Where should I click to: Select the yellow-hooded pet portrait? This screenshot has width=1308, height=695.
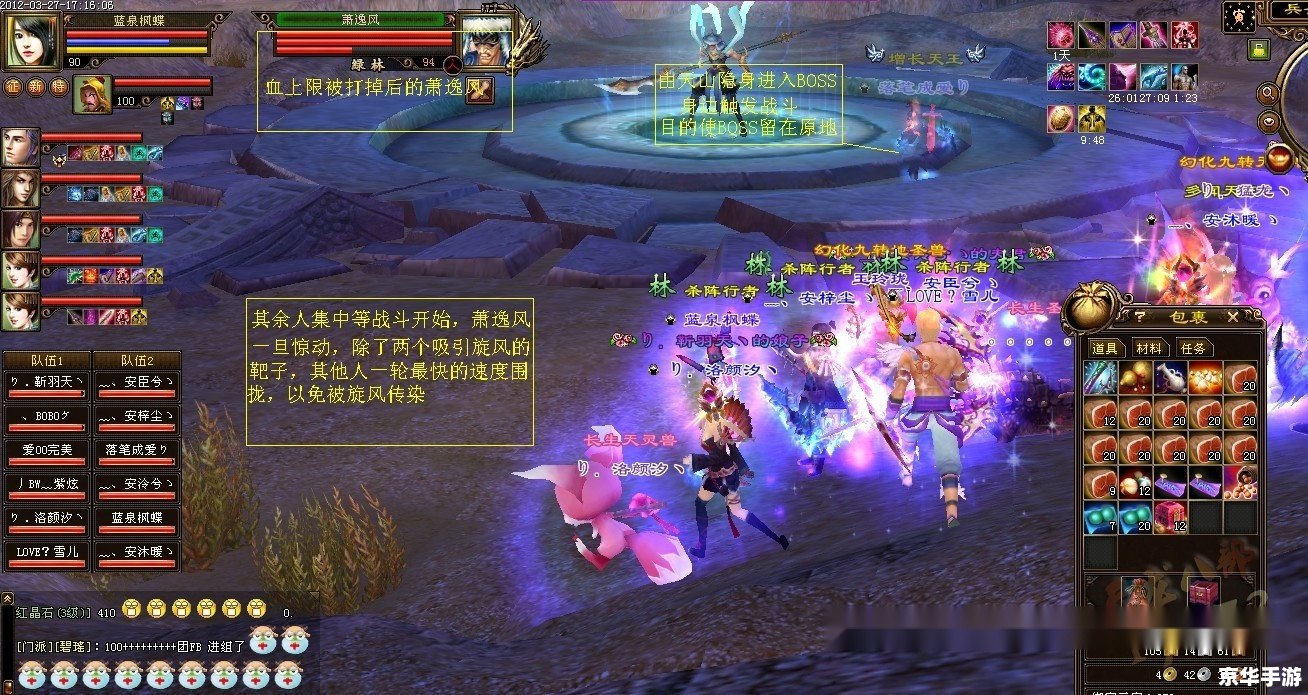pyautogui.click(x=96, y=93)
